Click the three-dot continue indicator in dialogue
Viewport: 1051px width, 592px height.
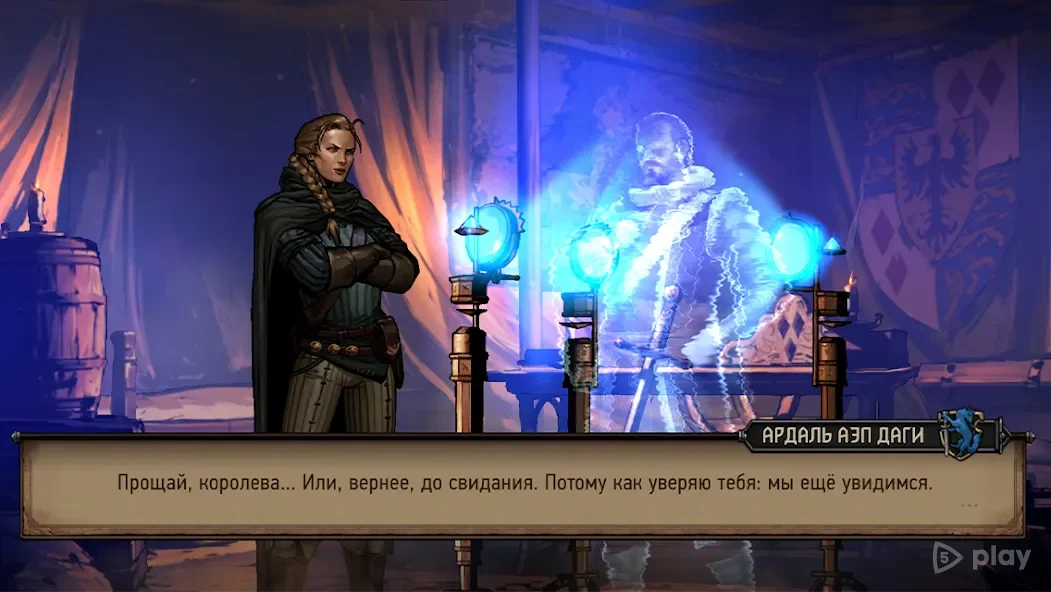click(968, 506)
